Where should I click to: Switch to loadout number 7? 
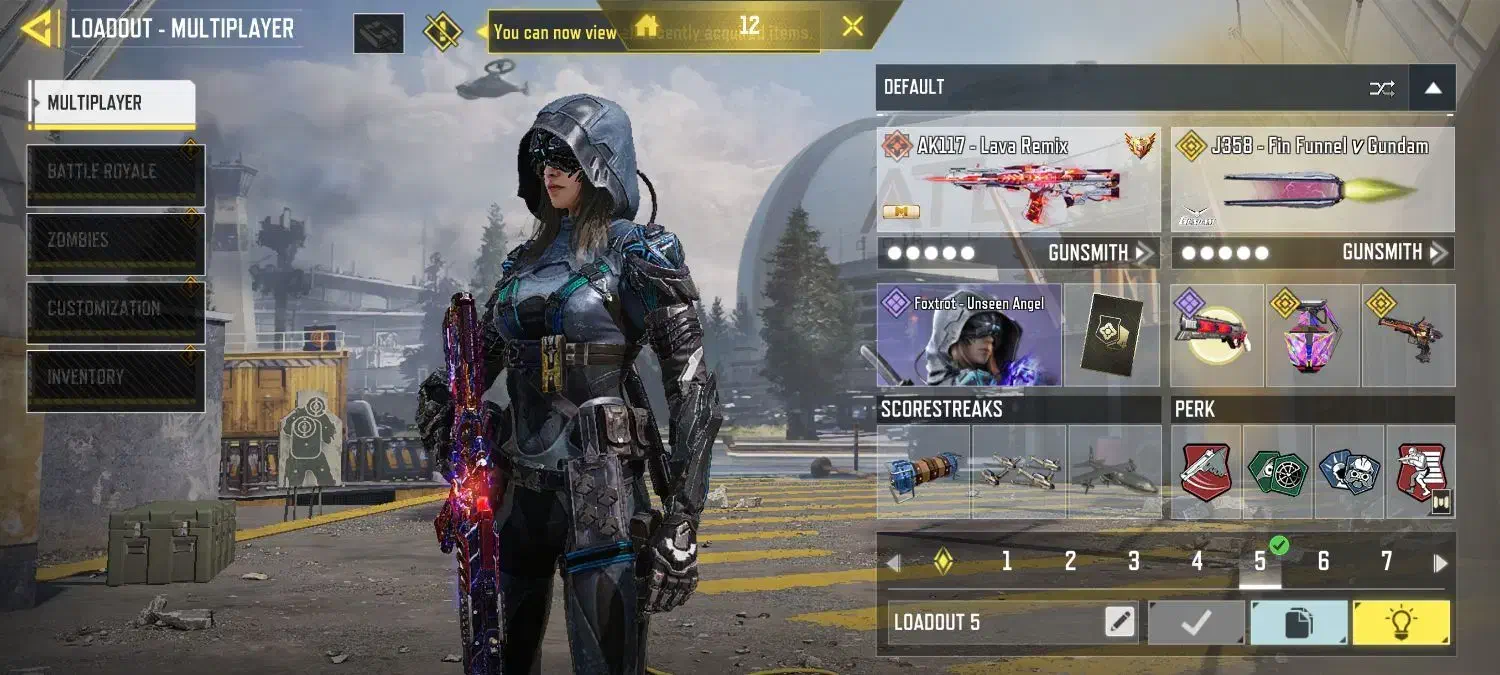[x=1386, y=562]
